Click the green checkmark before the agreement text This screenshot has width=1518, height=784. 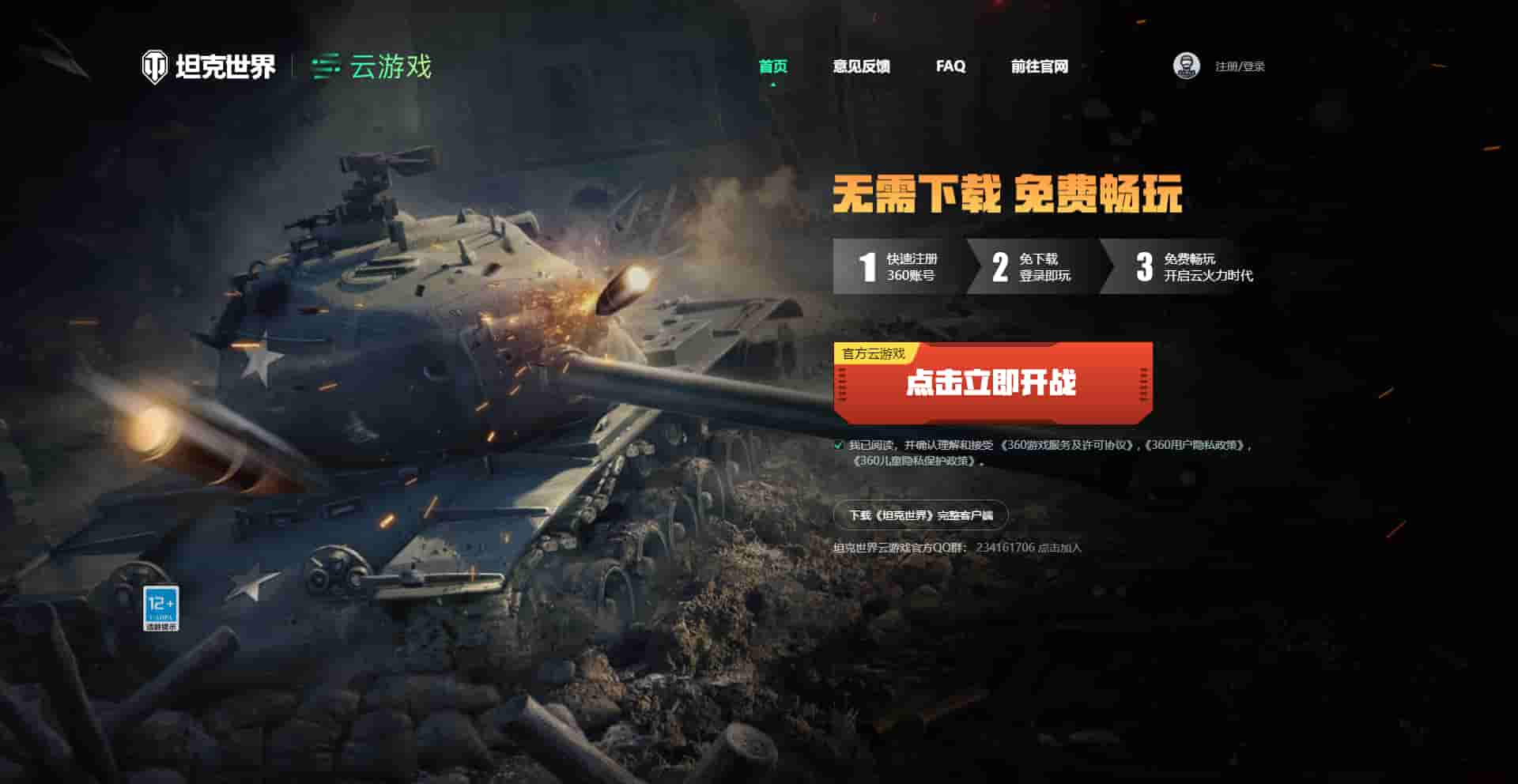[x=838, y=445]
